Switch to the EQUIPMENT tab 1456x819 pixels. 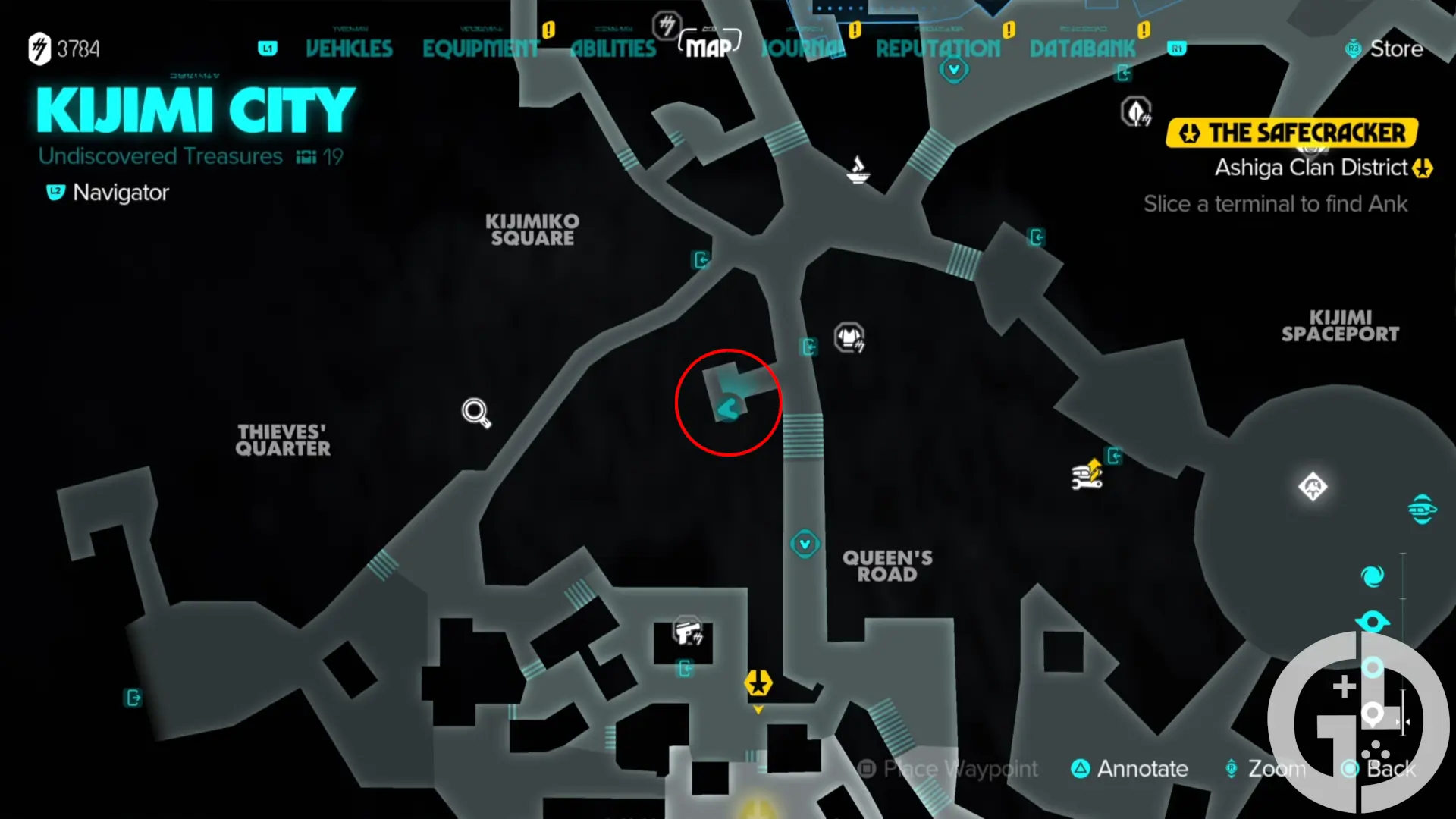point(481,49)
